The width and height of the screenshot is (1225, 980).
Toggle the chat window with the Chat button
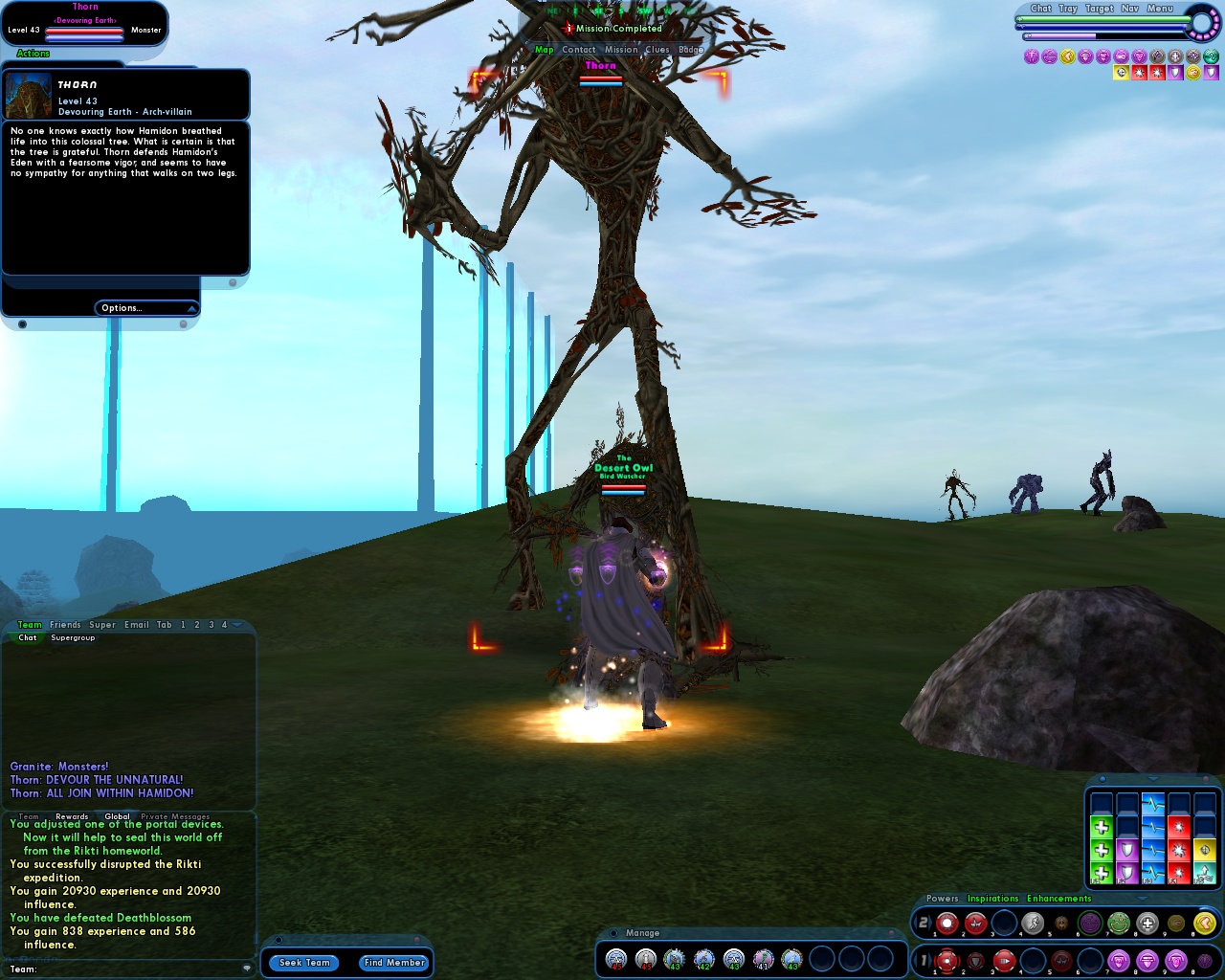click(1041, 9)
